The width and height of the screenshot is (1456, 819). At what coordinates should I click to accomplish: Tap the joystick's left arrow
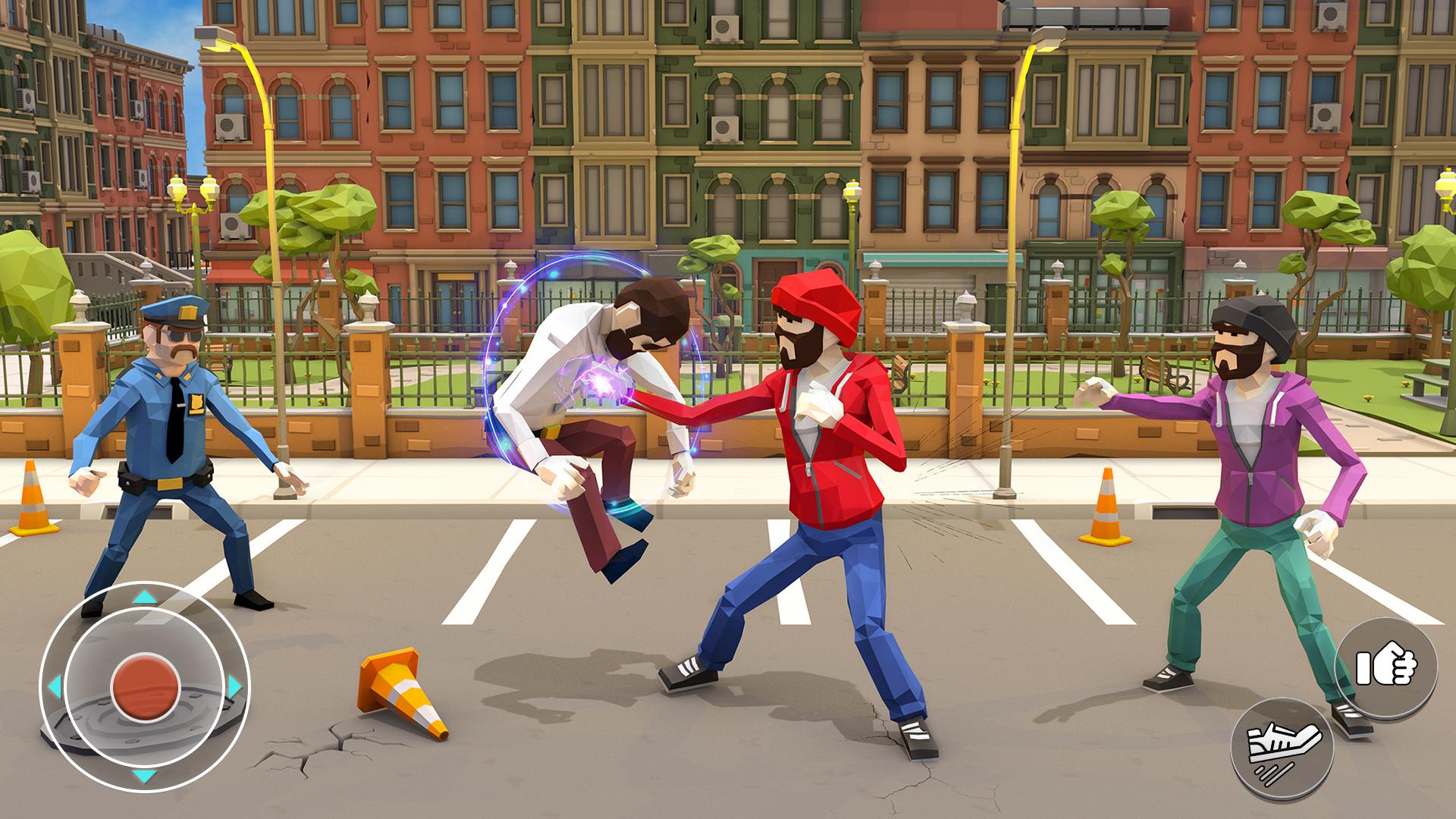55,687
